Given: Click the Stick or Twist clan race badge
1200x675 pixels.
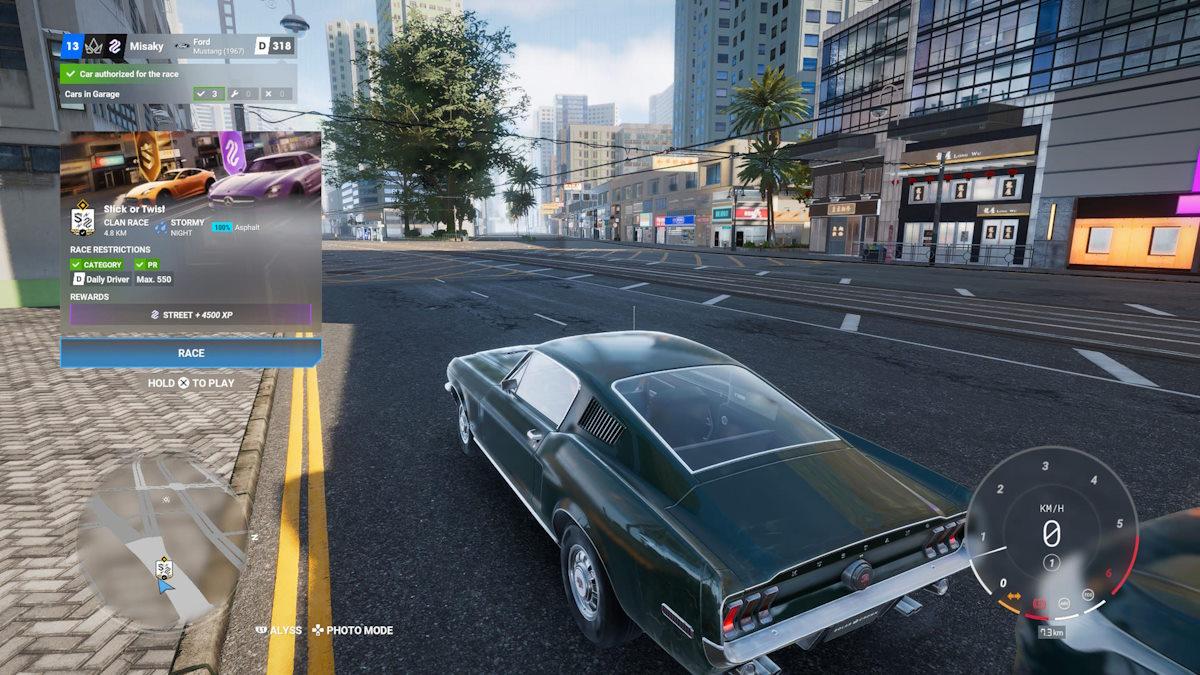Looking at the screenshot, I should [x=83, y=221].
